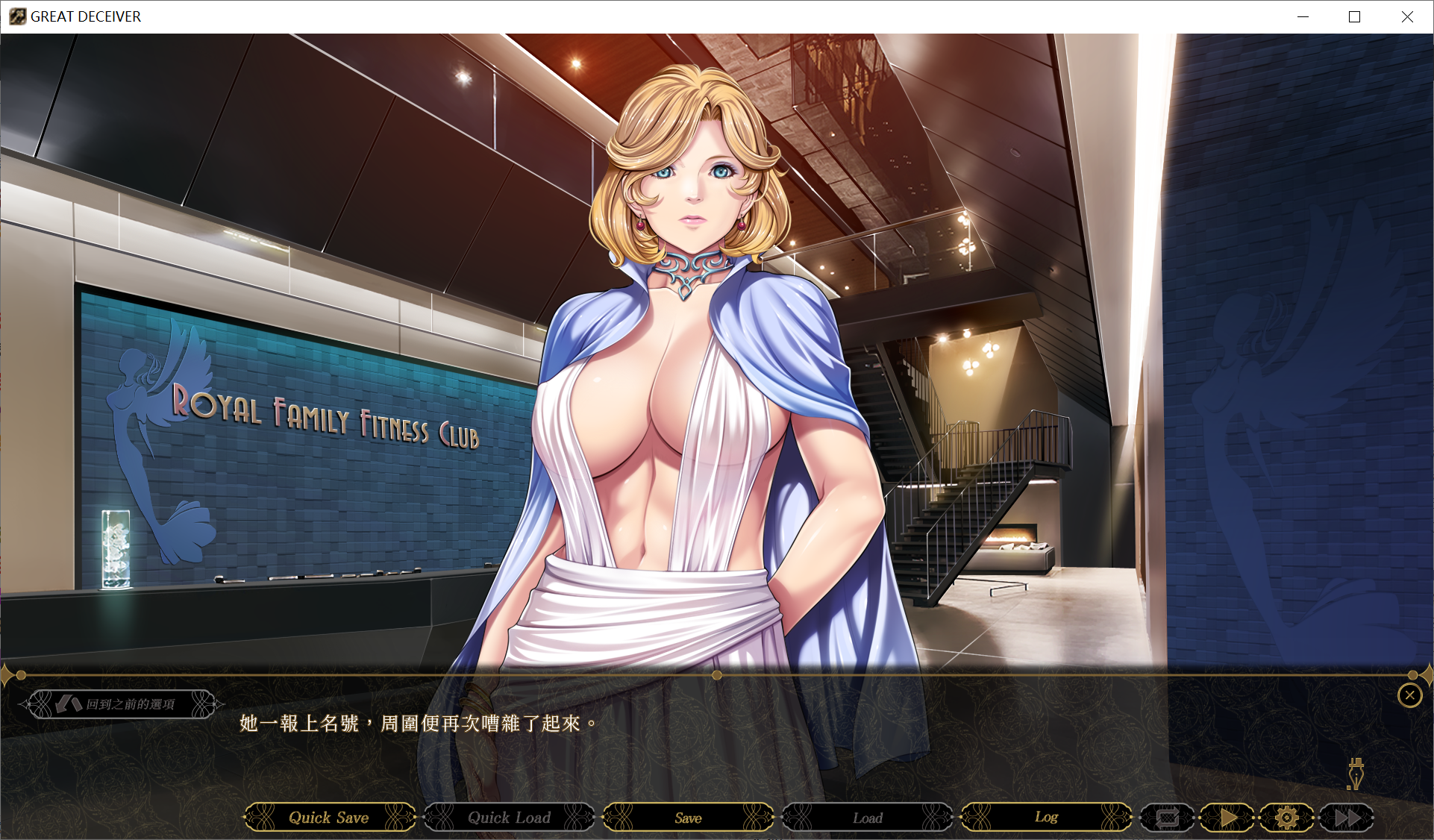Click the Quick Save button
The height and width of the screenshot is (840, 1434).
coord(329,818)
